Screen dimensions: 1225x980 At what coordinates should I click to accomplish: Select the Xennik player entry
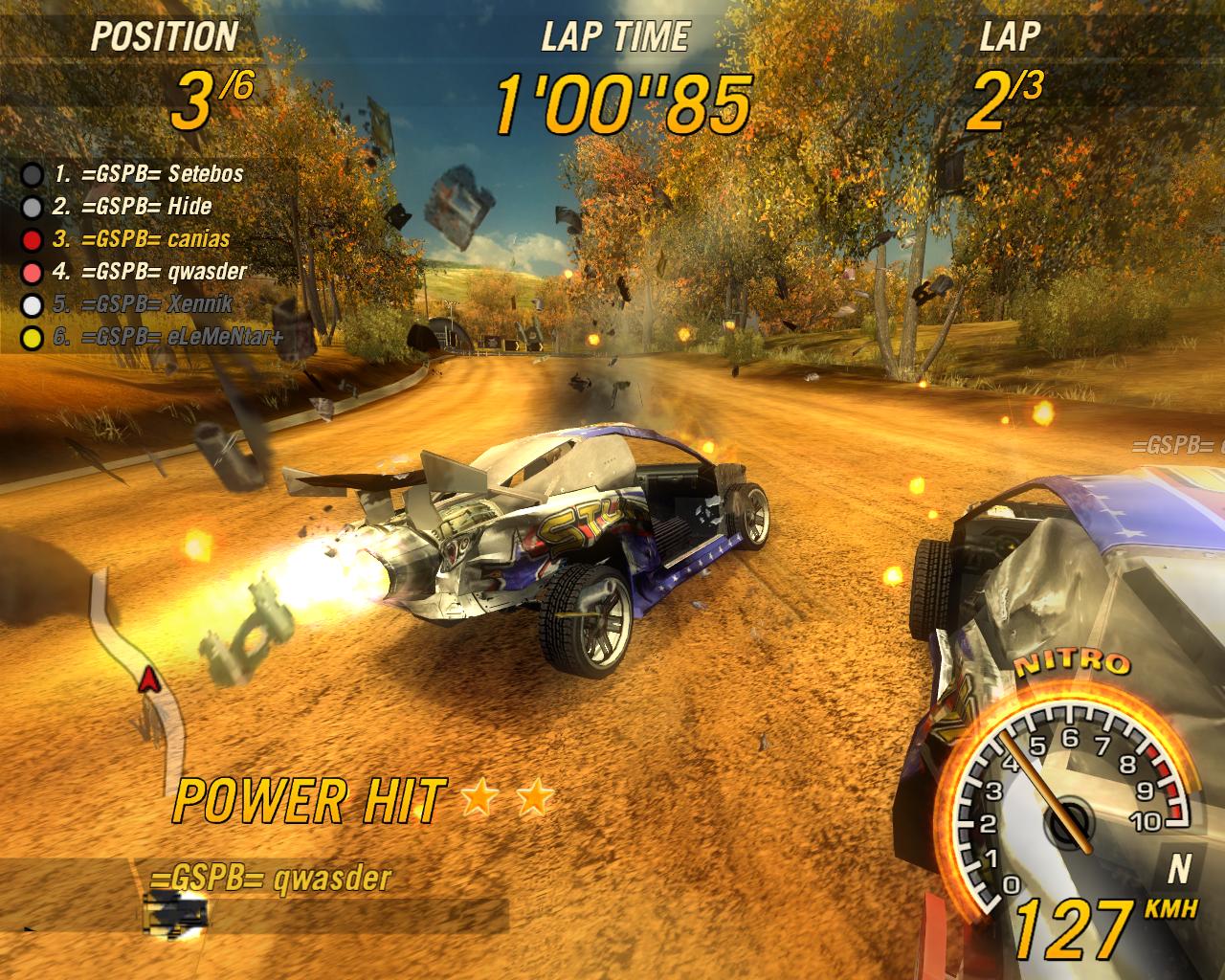click(x=142, y=304)
